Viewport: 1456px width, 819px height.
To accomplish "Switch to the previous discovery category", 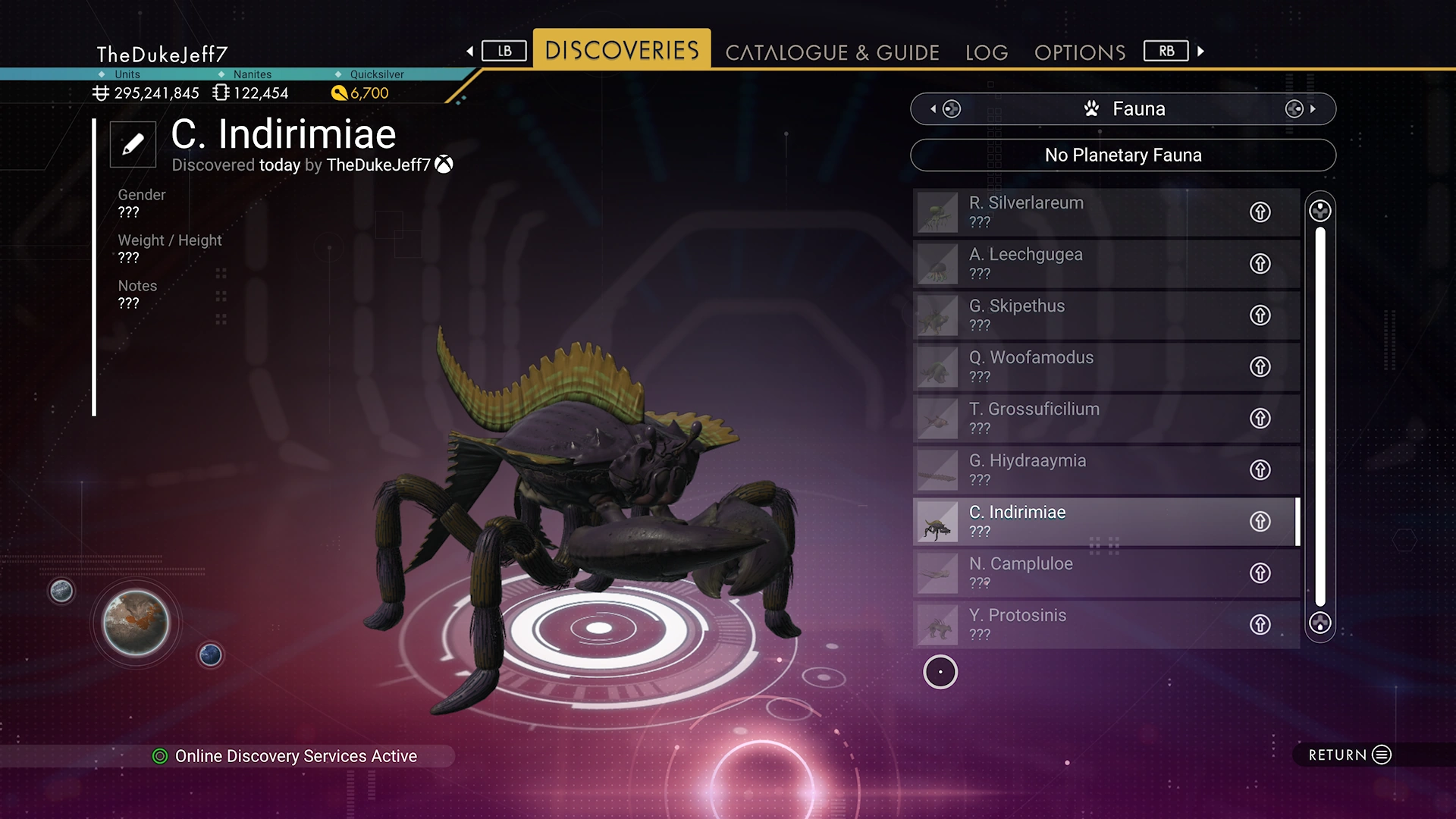I will 946,109.
